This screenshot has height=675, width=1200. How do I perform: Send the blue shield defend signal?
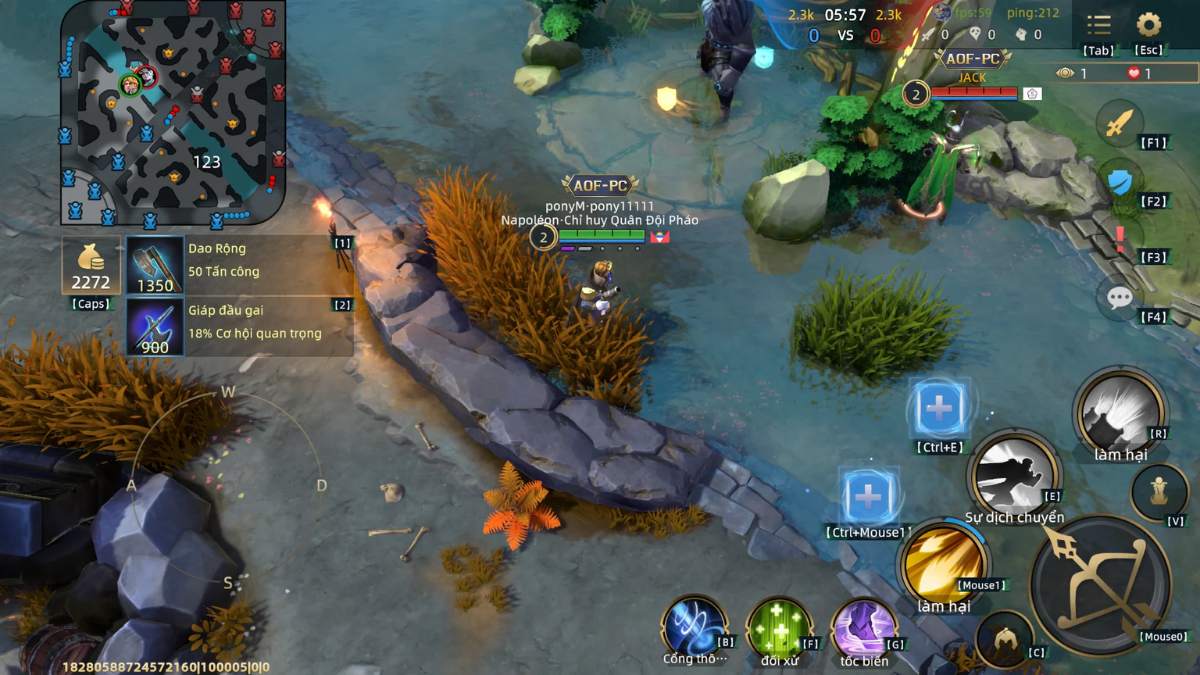point(1120,181)
